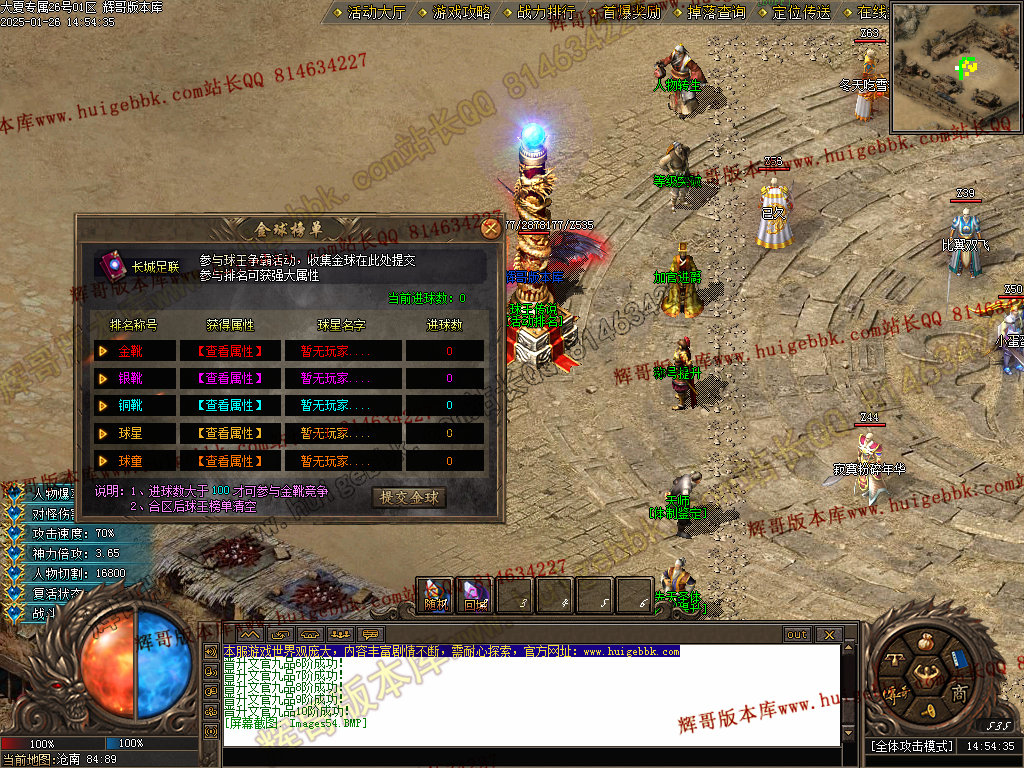The width and height of the screenshot is (1024, 768).
Task: Use the 随机 random teleport hotbar item
Action: pos(436,596)
